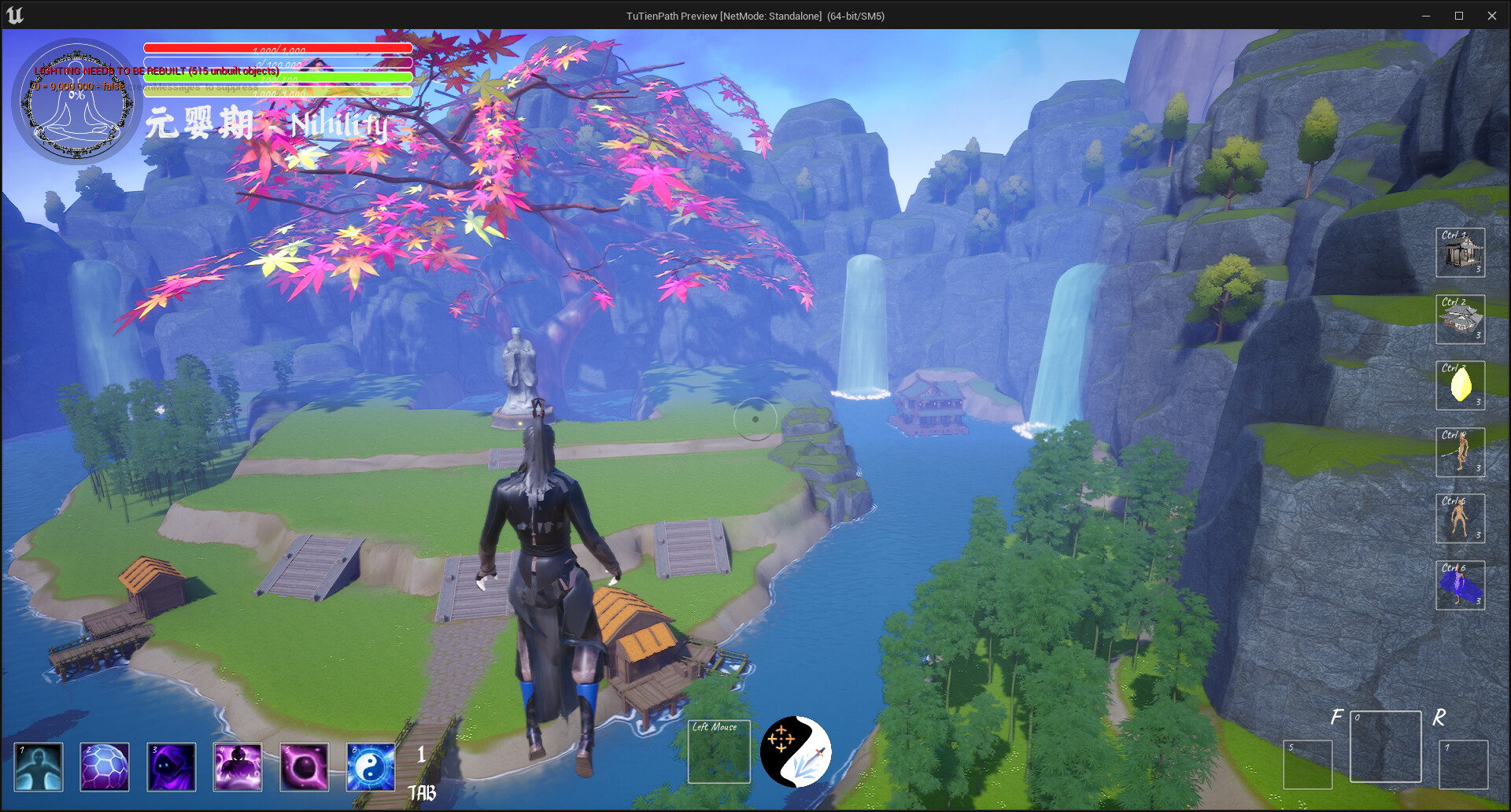
Task: Activate the purple shield orb skill in slot 2
Action: tap(104, 767)
